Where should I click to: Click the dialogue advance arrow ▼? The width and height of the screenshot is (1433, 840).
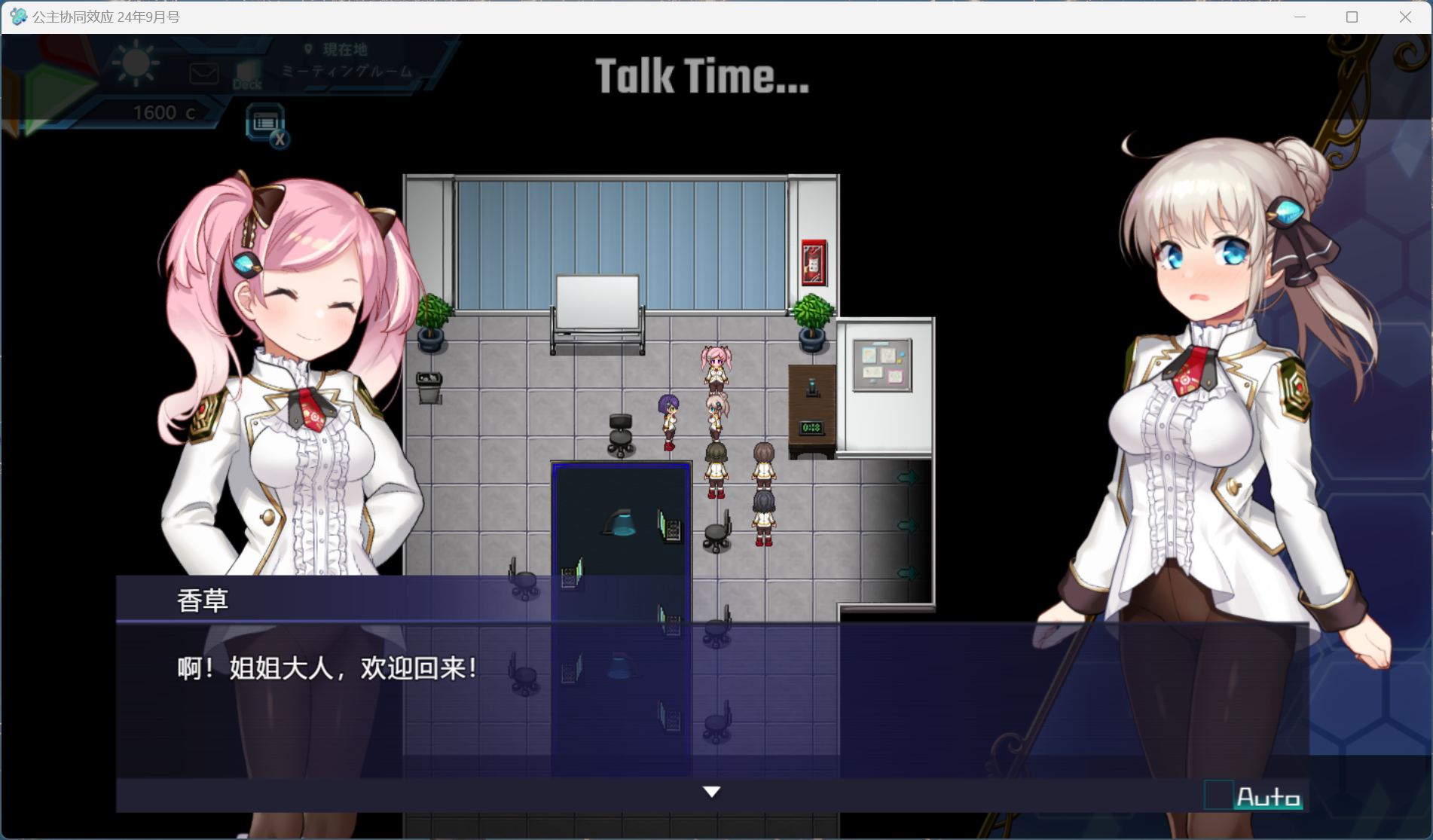(710, 791)
